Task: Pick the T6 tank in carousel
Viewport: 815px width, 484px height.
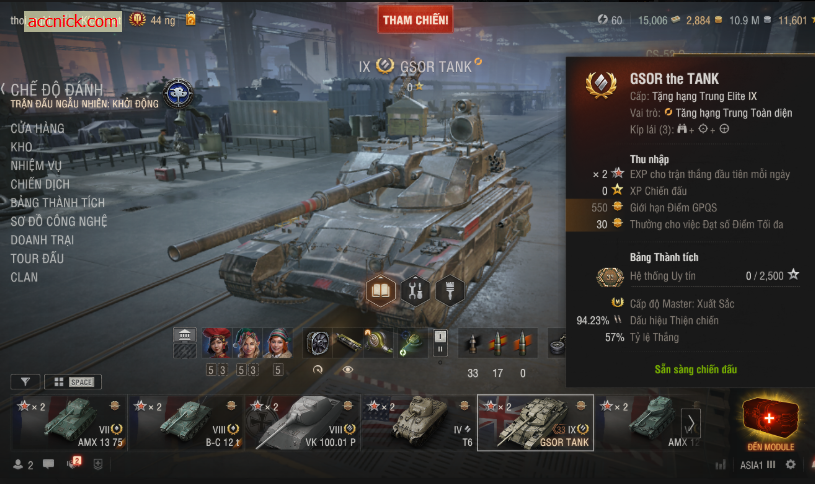Action: [x=418, y=422]
